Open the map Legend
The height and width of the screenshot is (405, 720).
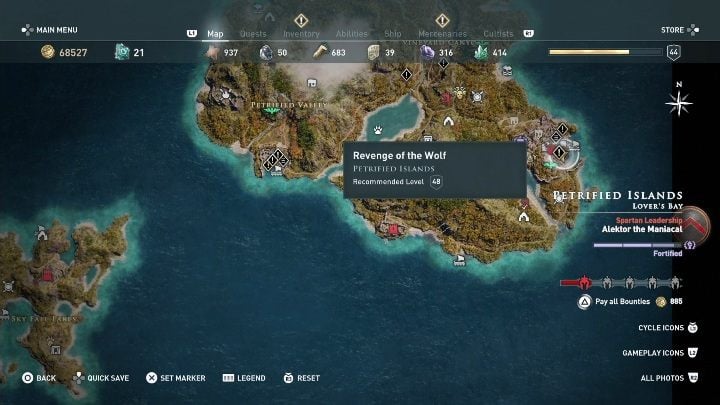coord(244,378)
